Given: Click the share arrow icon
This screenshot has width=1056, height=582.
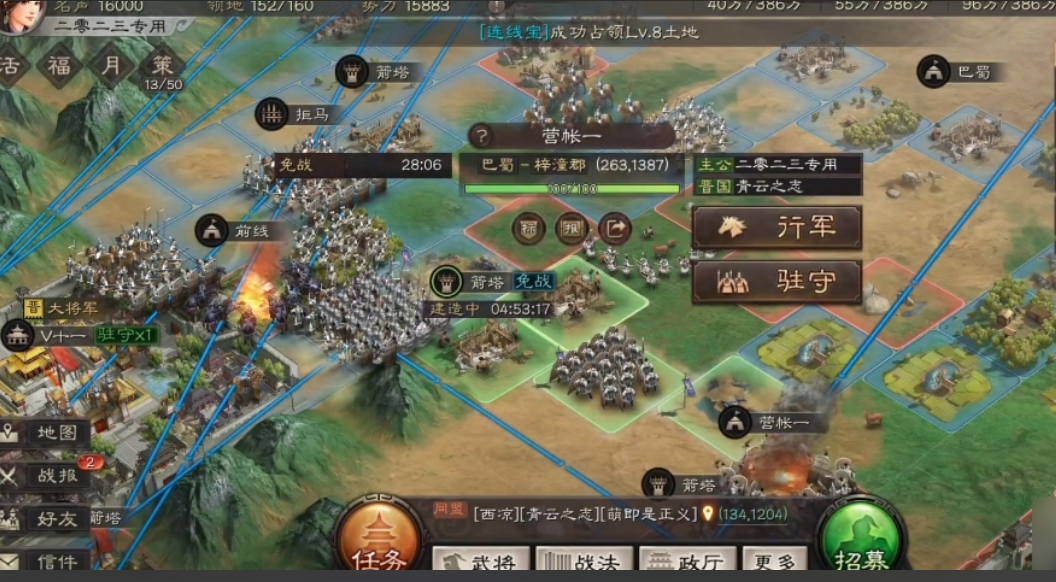Looking at the screenshot, I should 616,229.
